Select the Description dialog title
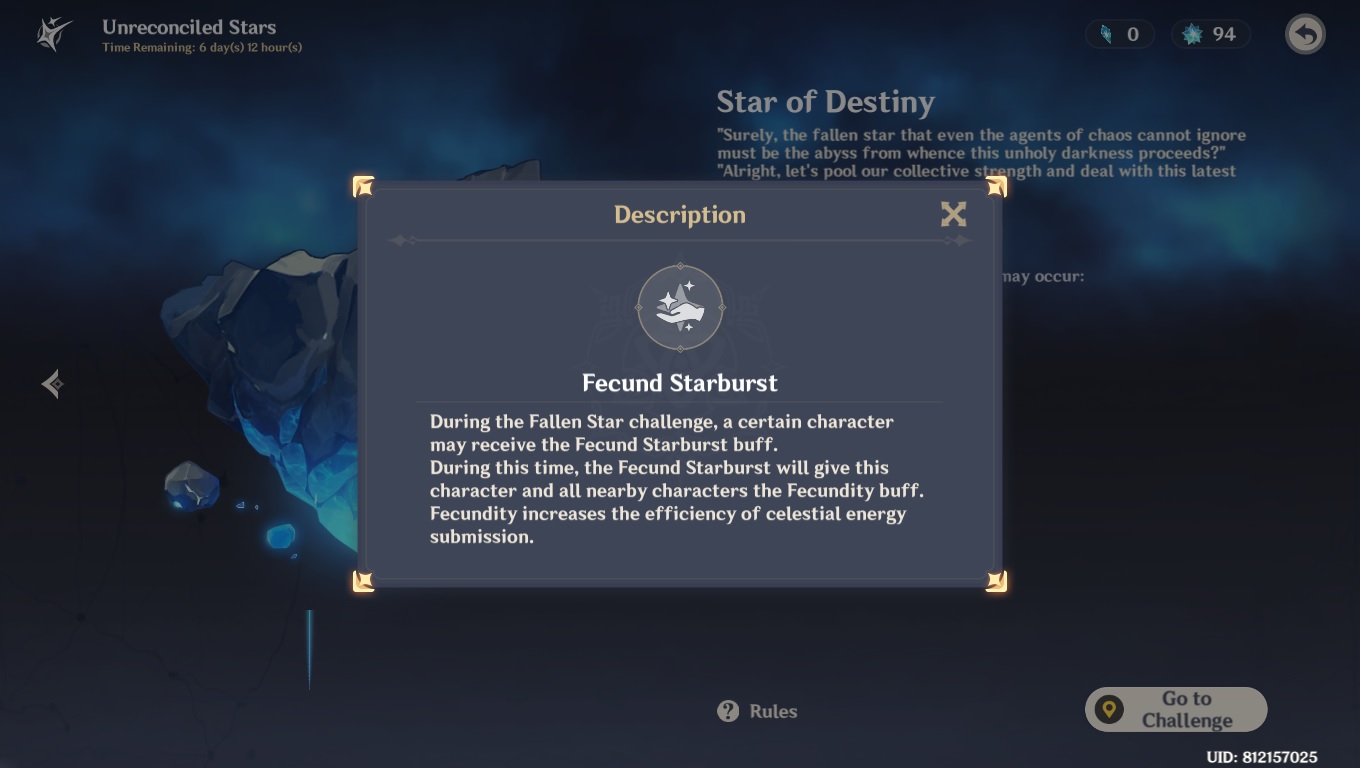This screenshot has height=768, width=1360. pyautogui.click(x=680, y=214)
